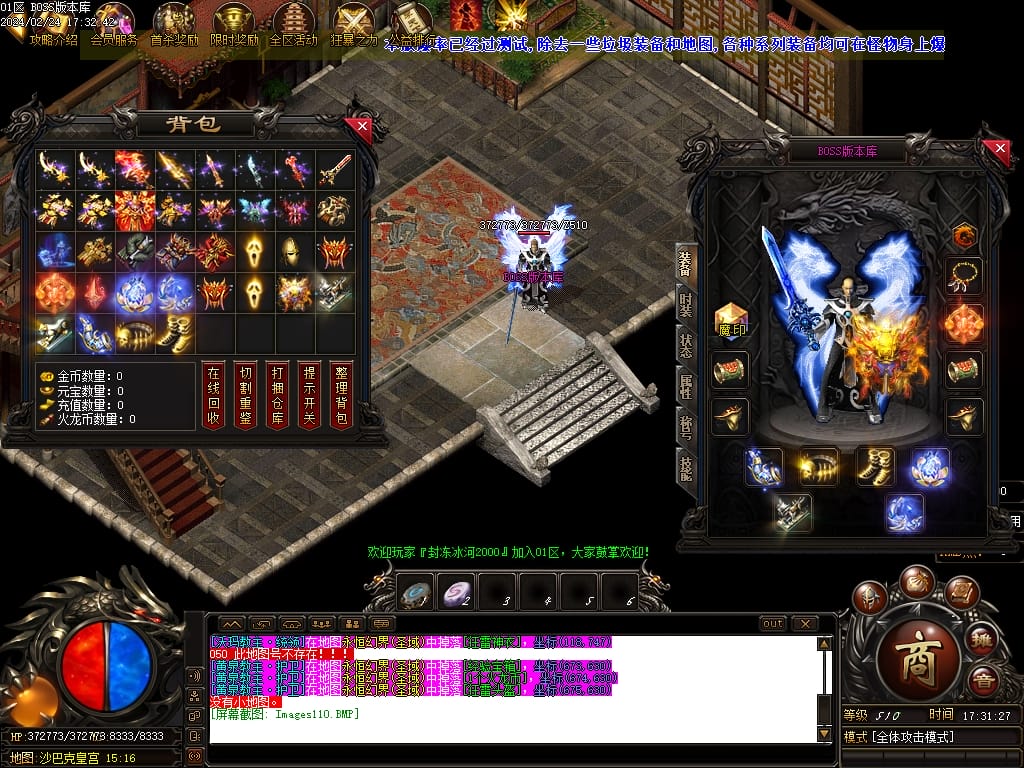Viewport: 1024px width, 768px height.
Task: Open the 状态 status tab
Action: click(x=686, y=346)
